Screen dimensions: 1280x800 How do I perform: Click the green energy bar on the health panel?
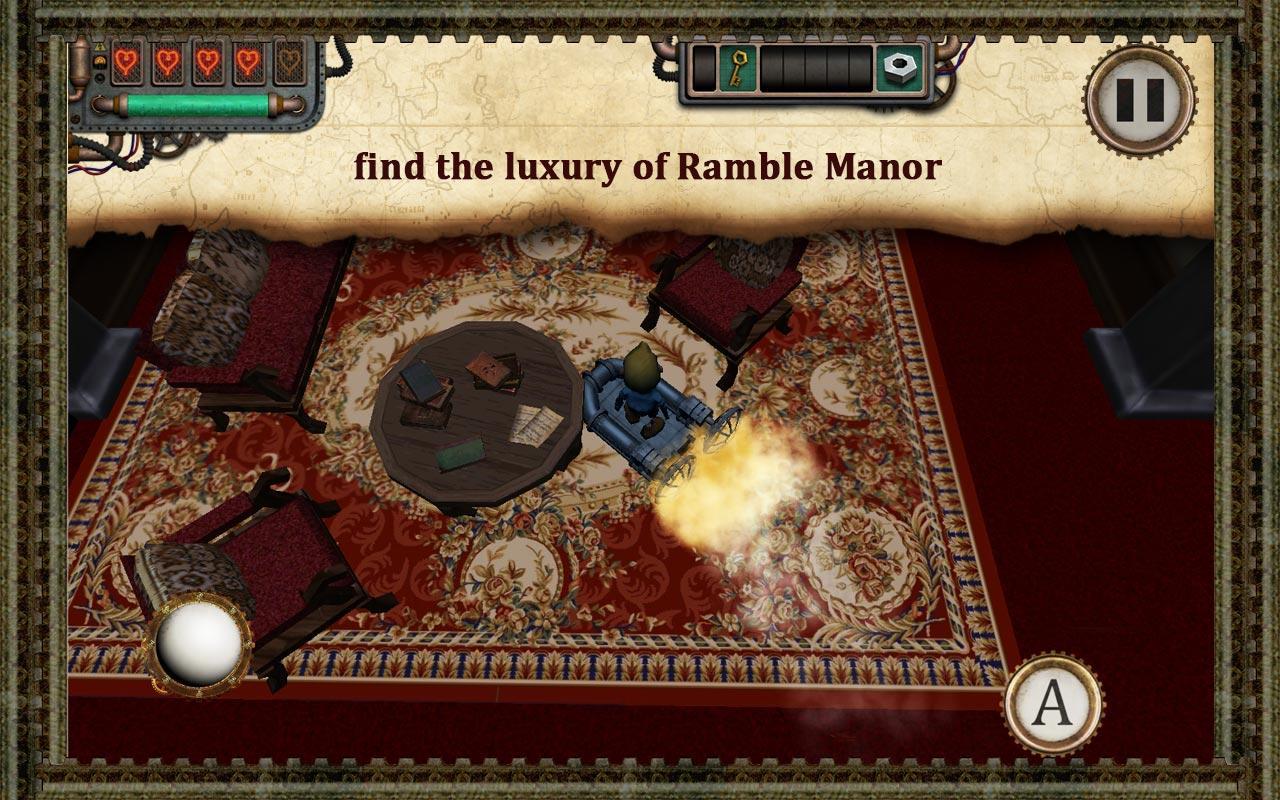(196, 104)
